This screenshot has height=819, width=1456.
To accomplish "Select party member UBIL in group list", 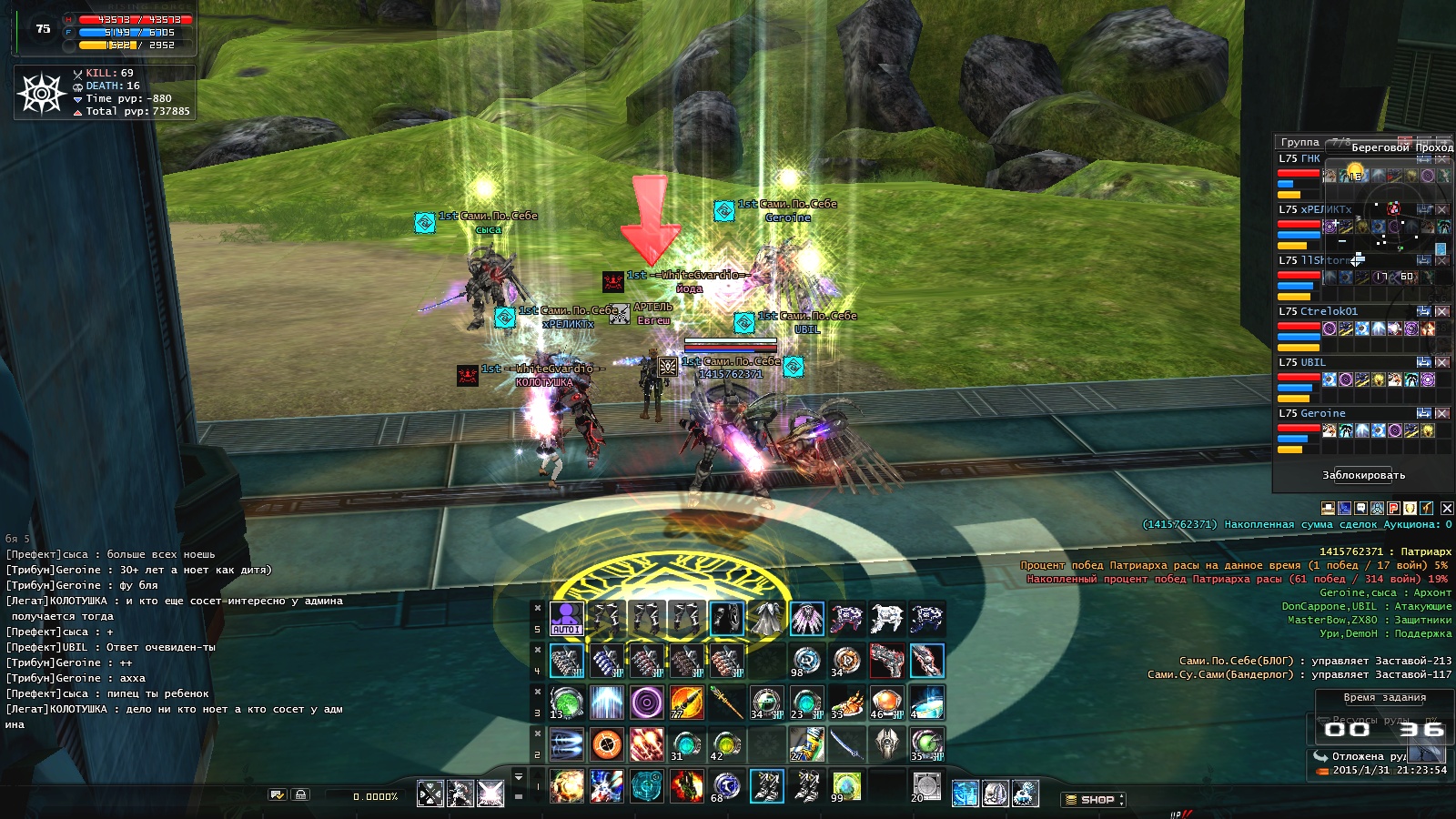I will (1312, 362).
